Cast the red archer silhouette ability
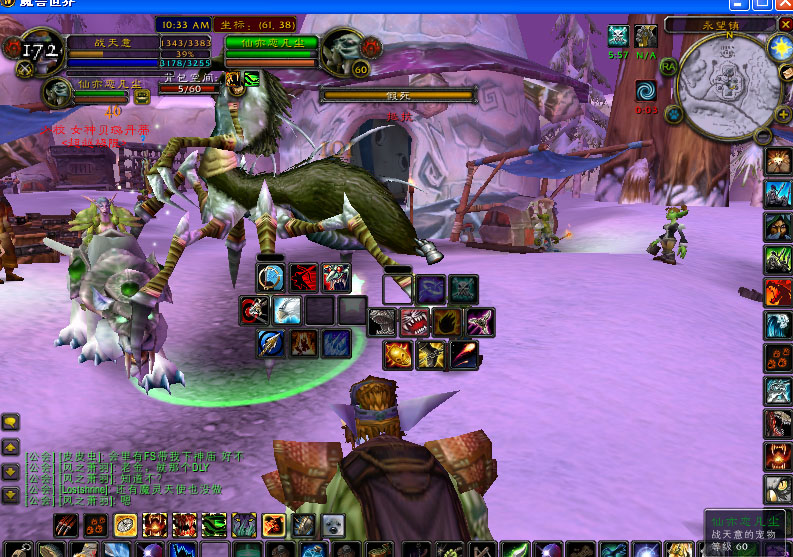793x557 pixels. [303, 278]
